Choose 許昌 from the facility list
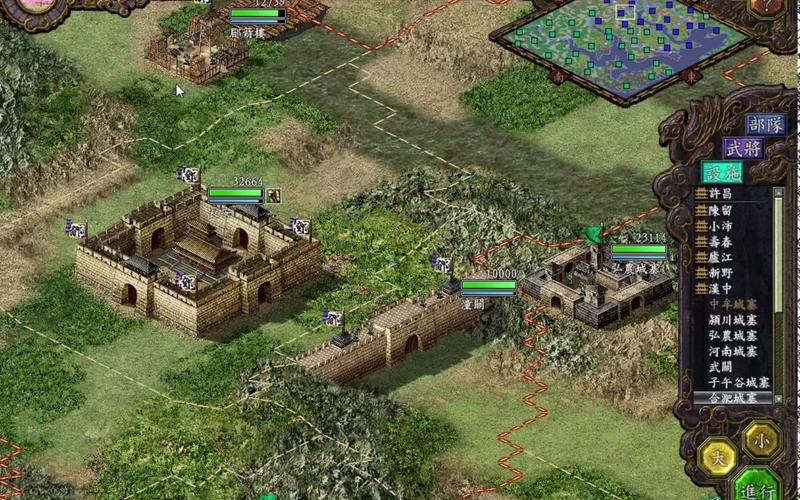 tap(720, 193)
